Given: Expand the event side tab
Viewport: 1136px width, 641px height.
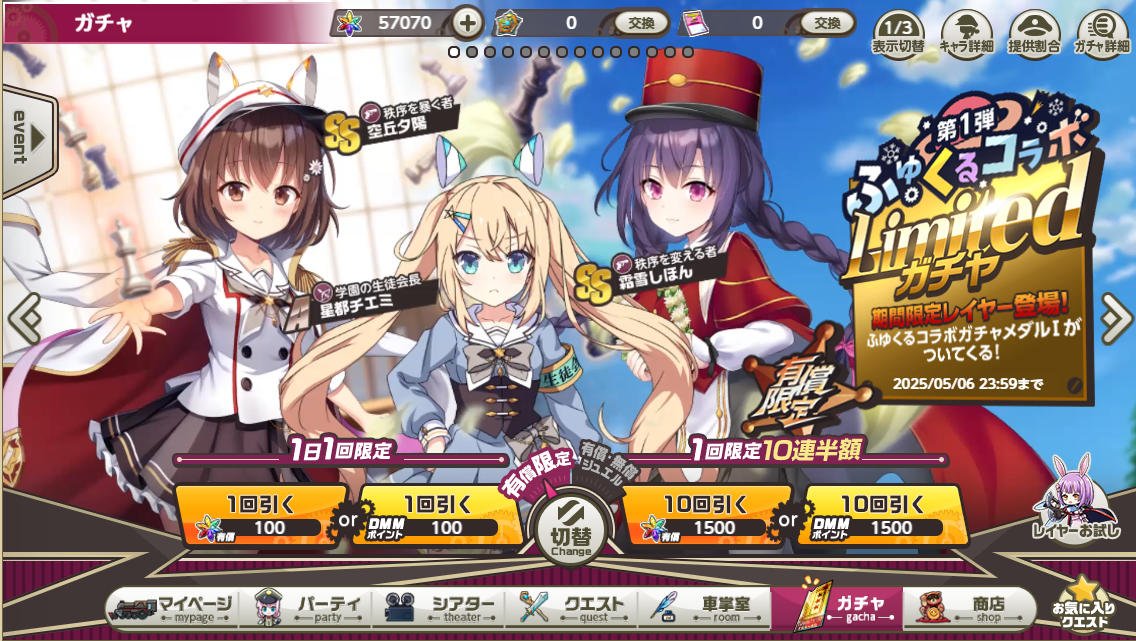Looking at the screenshot, I should (26, 138).
